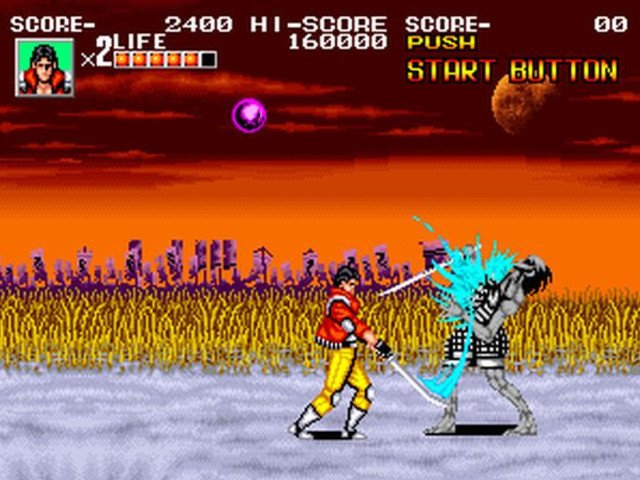Click the player character portrait

tap(44, 67)
